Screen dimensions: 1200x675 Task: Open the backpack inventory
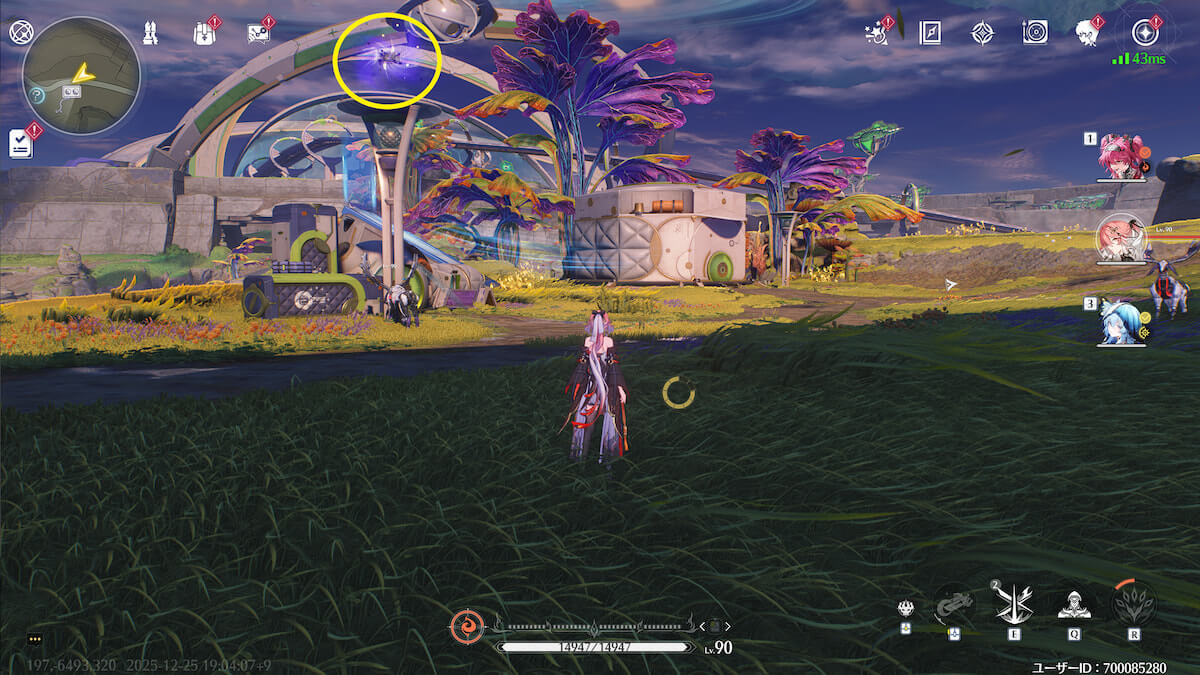click(205, 32)
